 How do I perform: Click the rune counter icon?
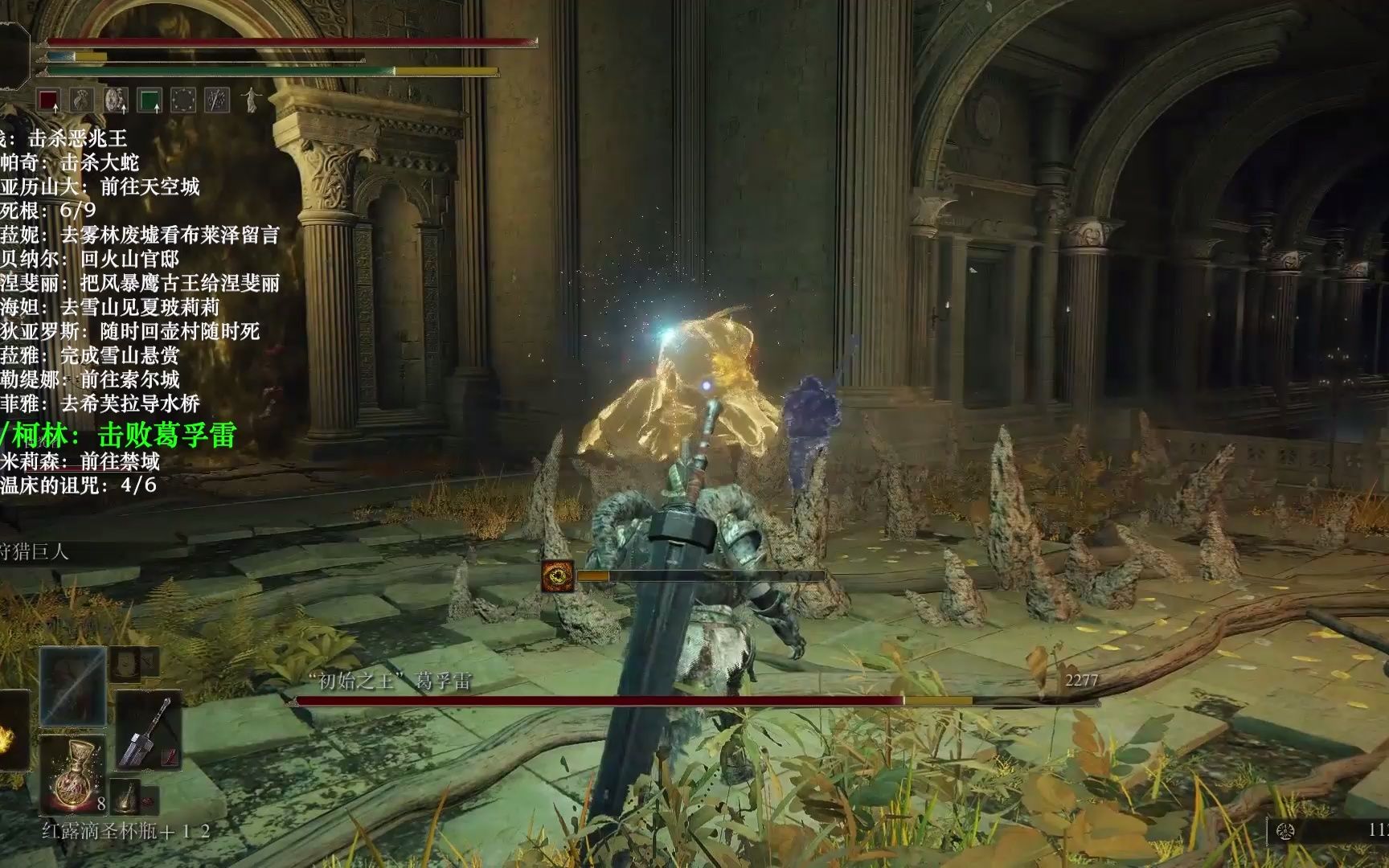1285,831
